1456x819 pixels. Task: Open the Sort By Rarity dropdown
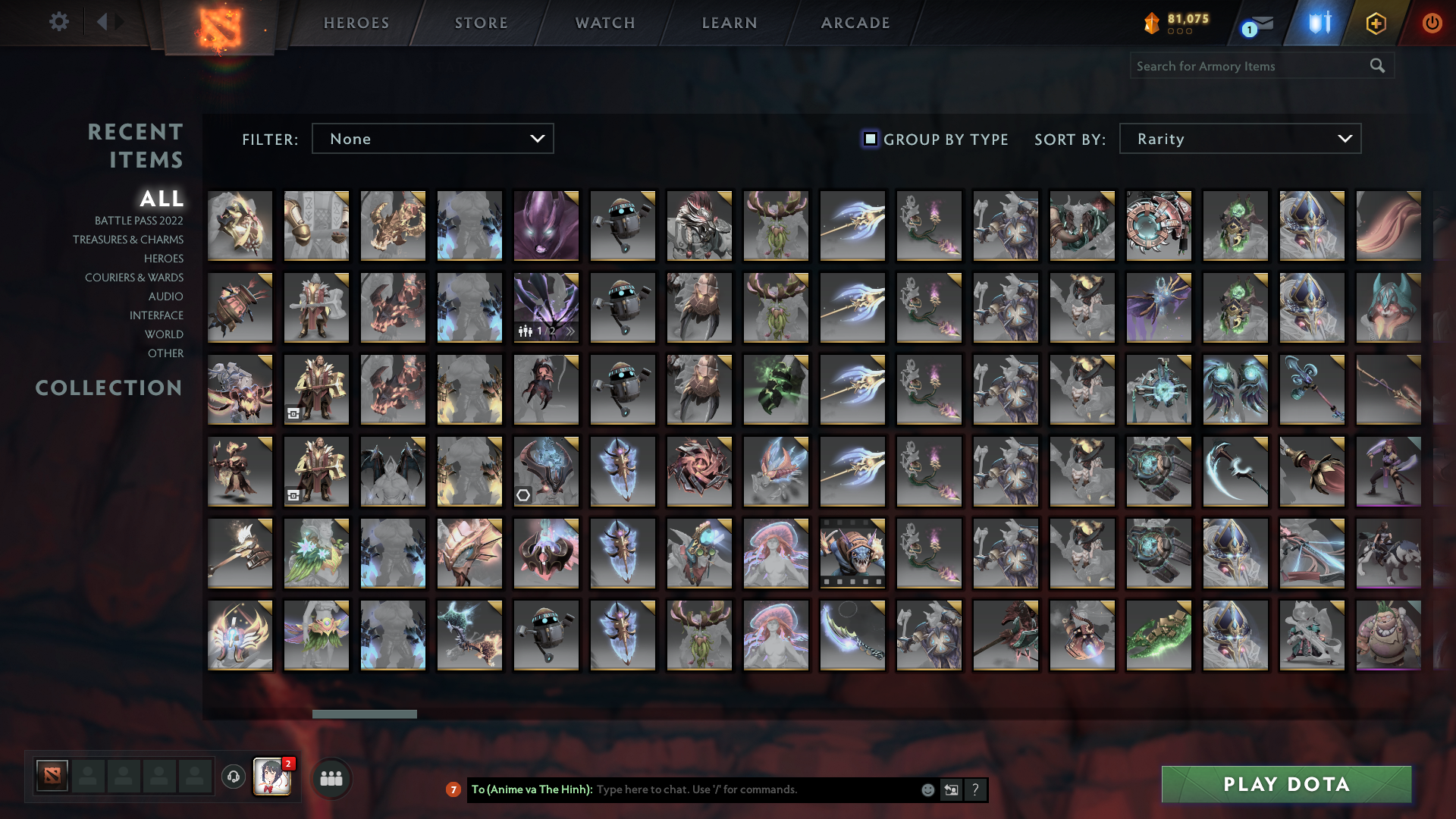coord(1239,138)
